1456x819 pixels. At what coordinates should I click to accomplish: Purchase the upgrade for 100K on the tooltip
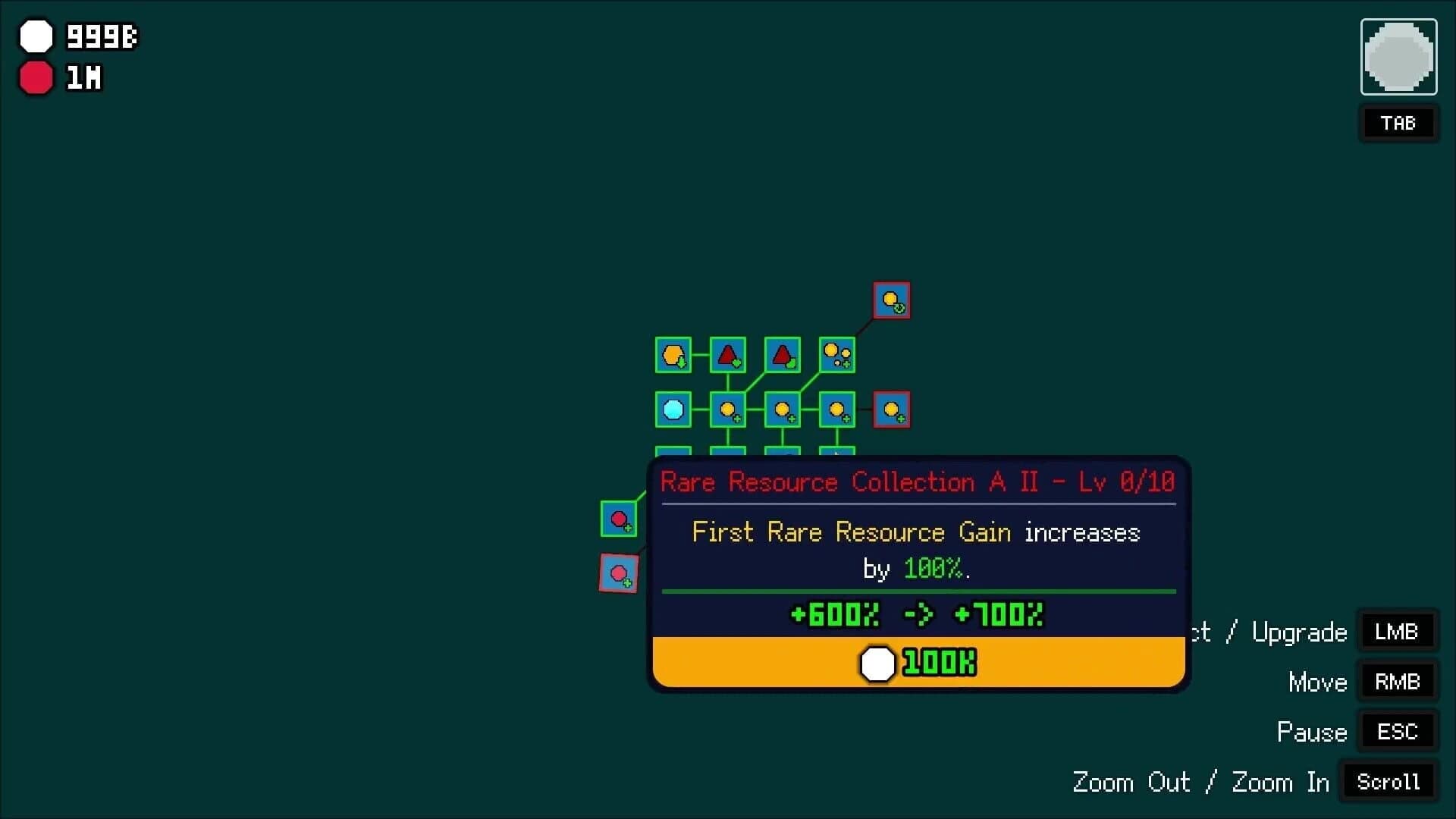(917, 662)
